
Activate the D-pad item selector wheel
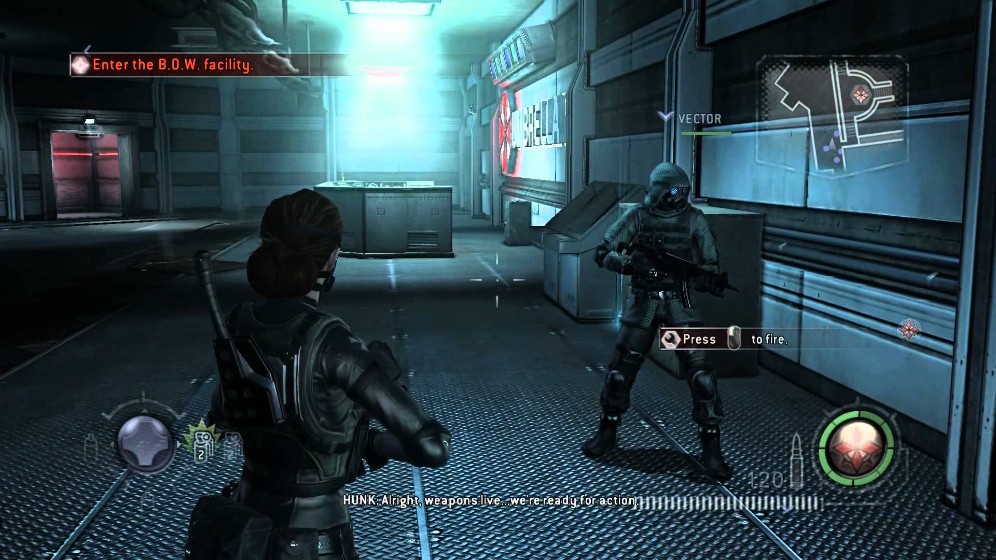[146, 443]
